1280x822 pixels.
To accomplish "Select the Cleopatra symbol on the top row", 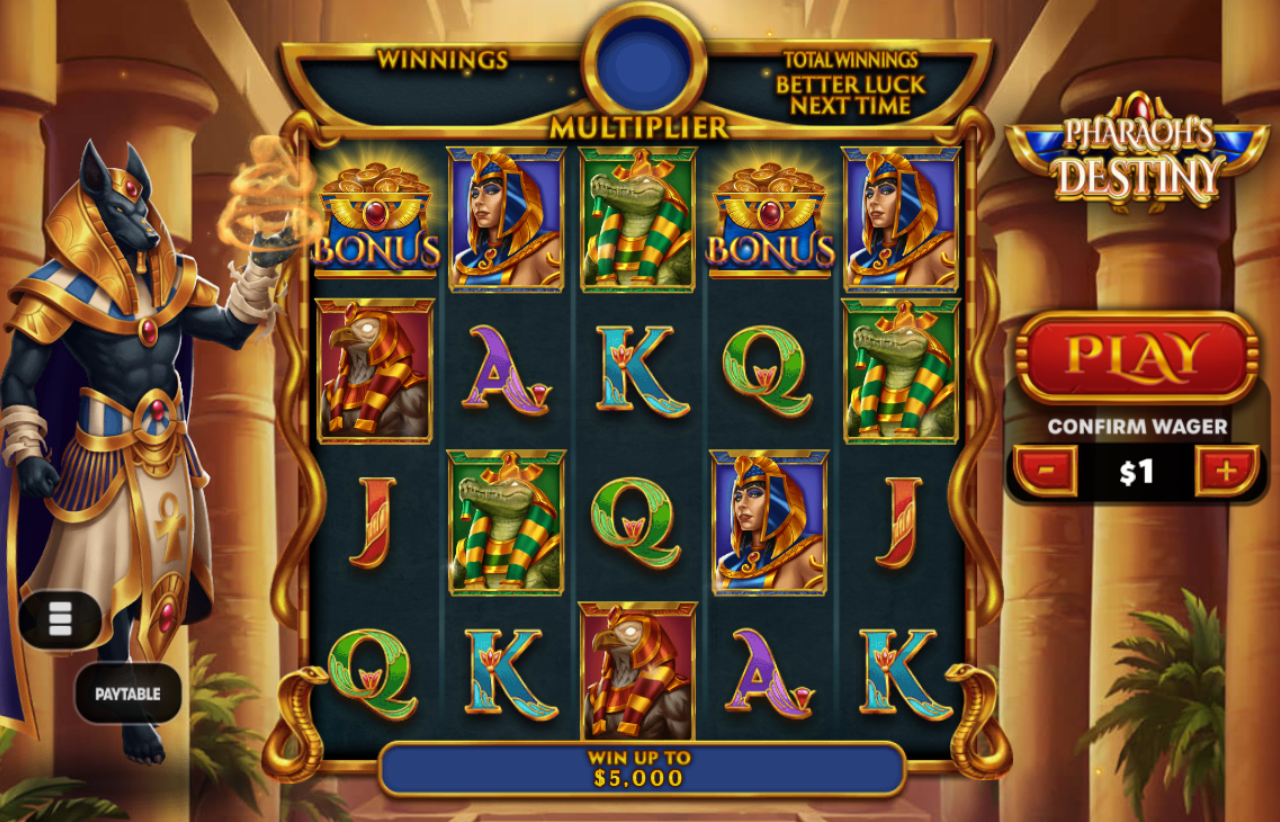I will click(x=504, y=216).
